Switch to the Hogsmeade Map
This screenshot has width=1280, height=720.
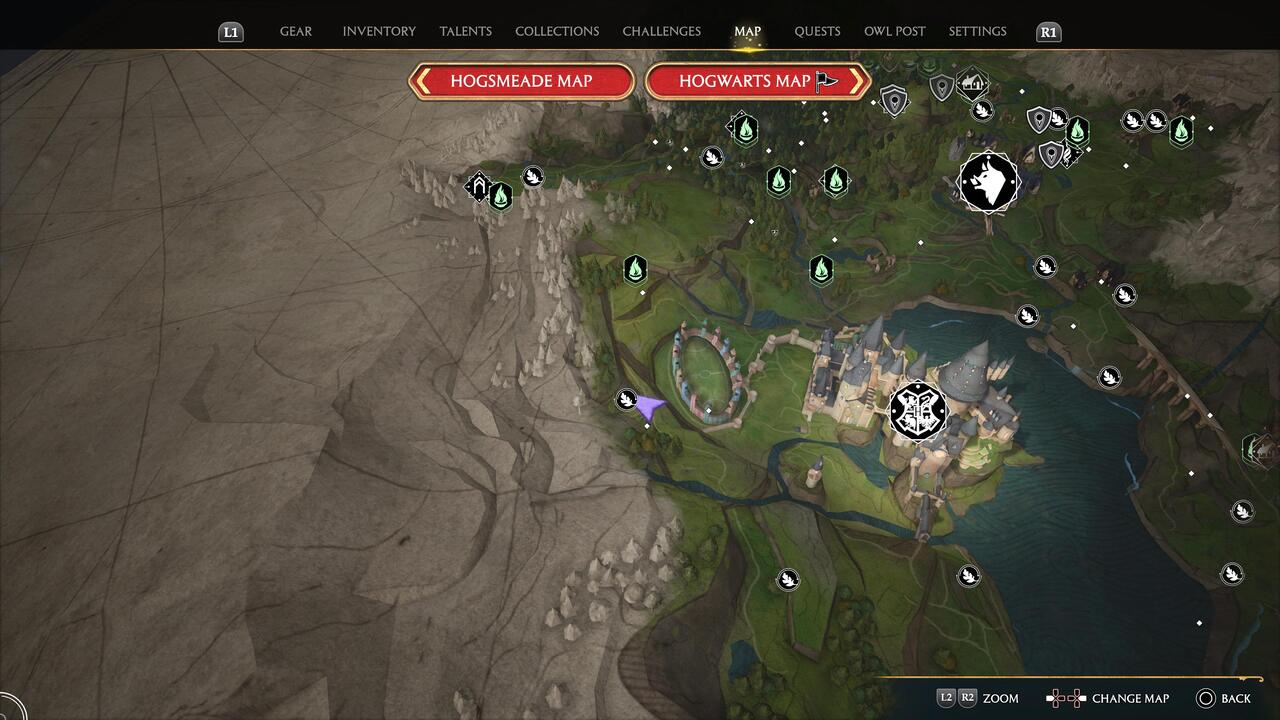pyautogui.click(x=521, y=81)
